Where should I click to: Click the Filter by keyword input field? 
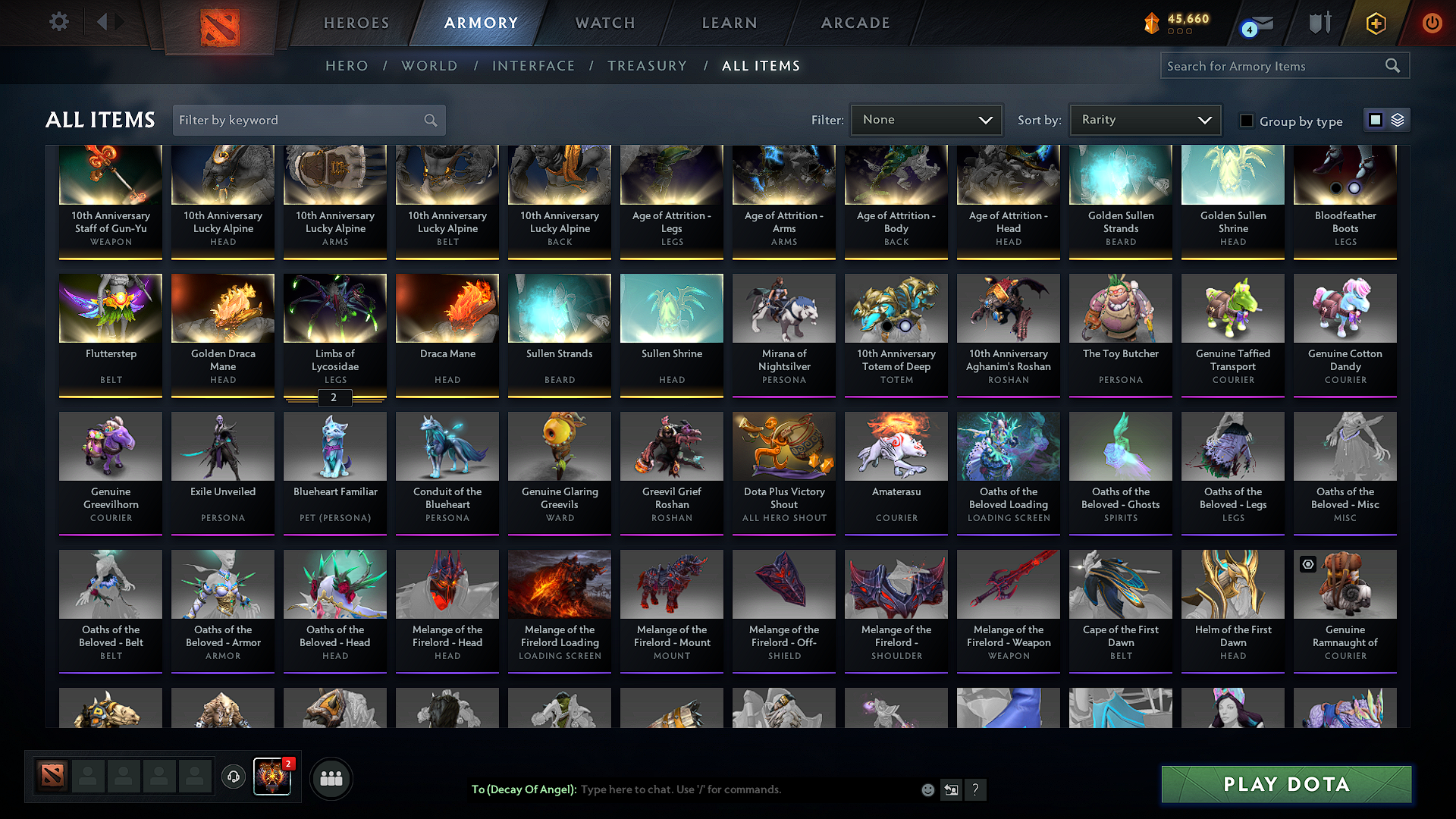click(296, 120)
